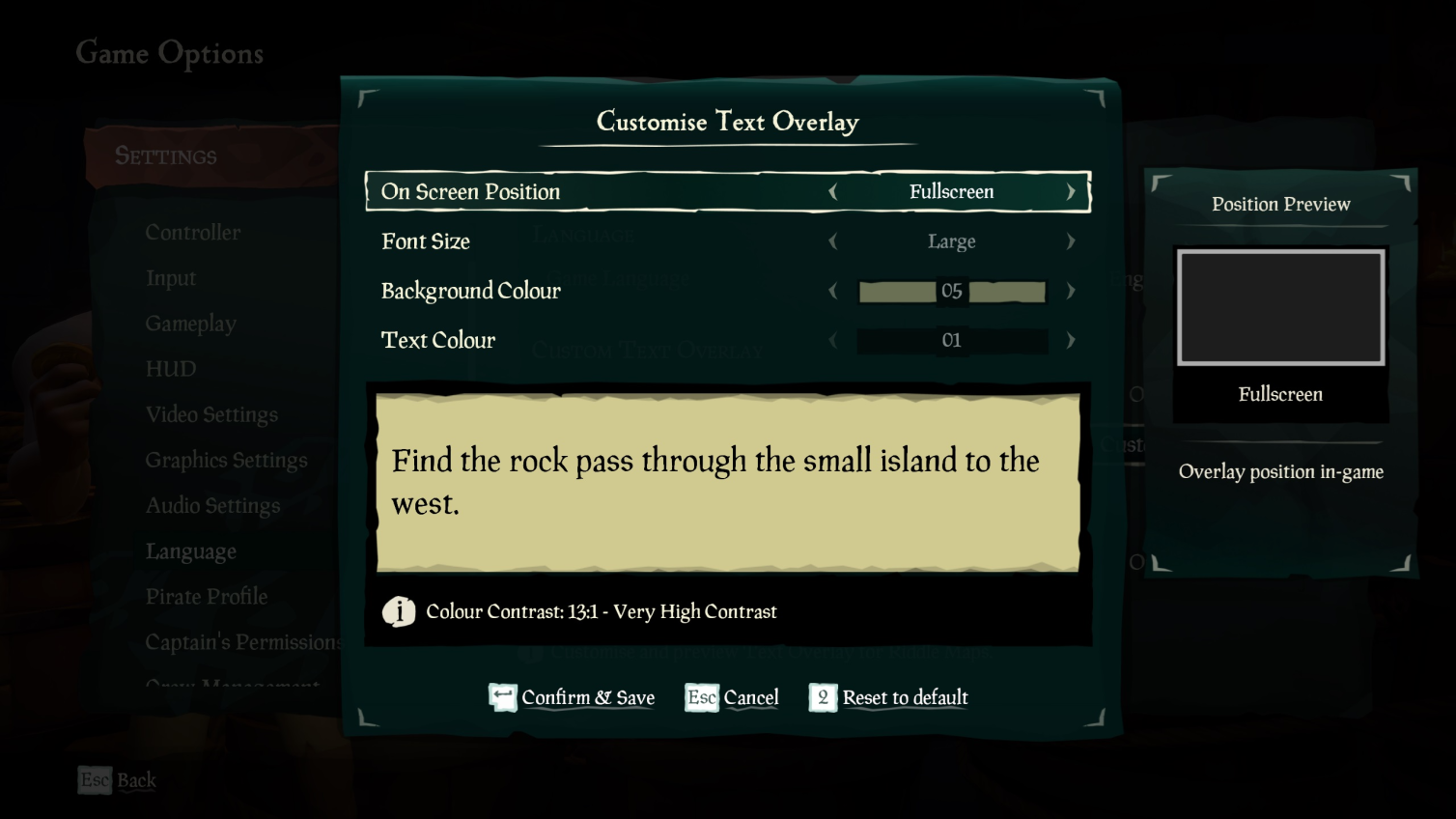This screenshot has height=819, width=1456.
Task: Open Audio Settings from the sidebar
Action: pyautogui.click(x=212, y=505)
